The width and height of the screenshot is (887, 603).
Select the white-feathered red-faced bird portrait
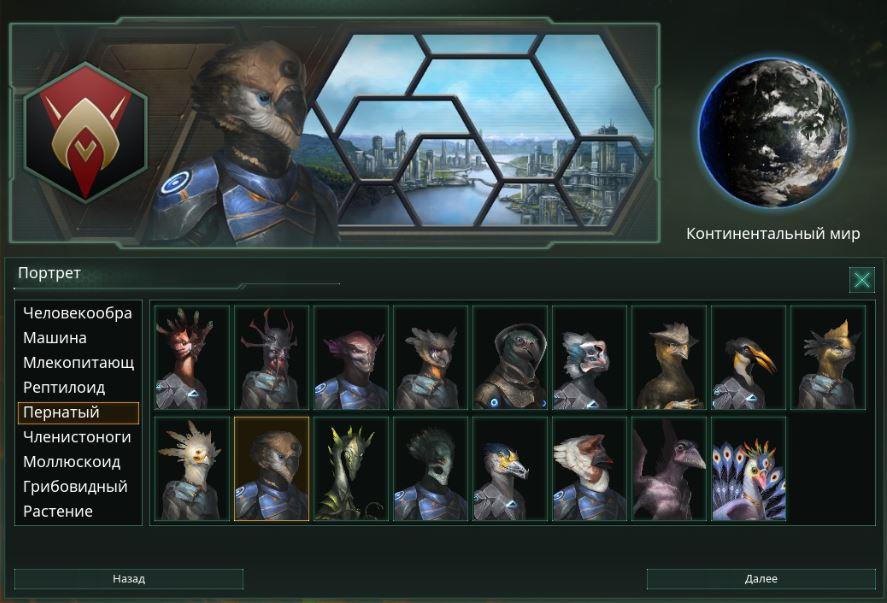(589, 469)
